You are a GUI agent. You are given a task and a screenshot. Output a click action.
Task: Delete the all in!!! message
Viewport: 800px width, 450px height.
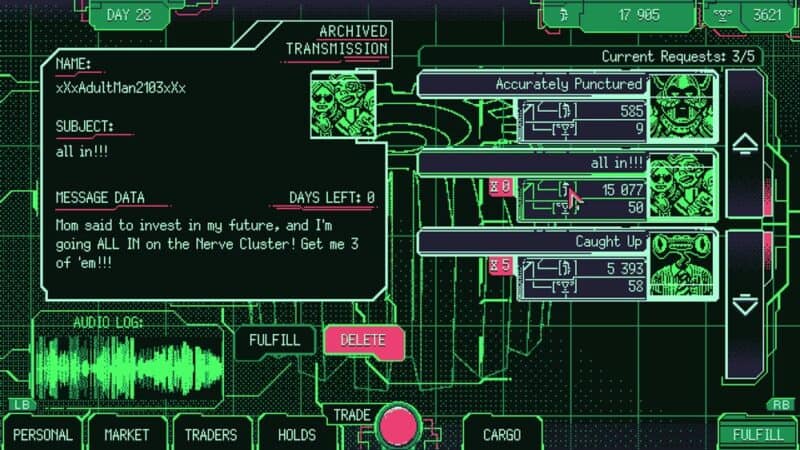[363, 340]
